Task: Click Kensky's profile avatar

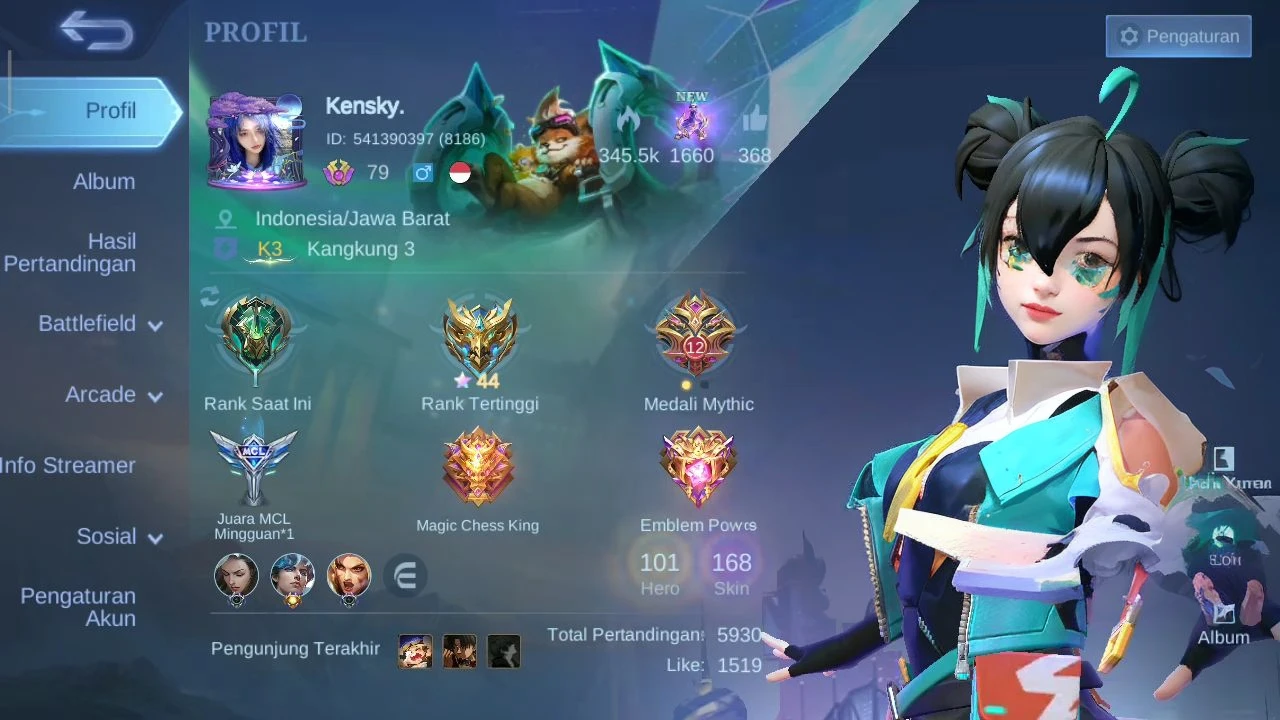Action: (x=255, y=142)
